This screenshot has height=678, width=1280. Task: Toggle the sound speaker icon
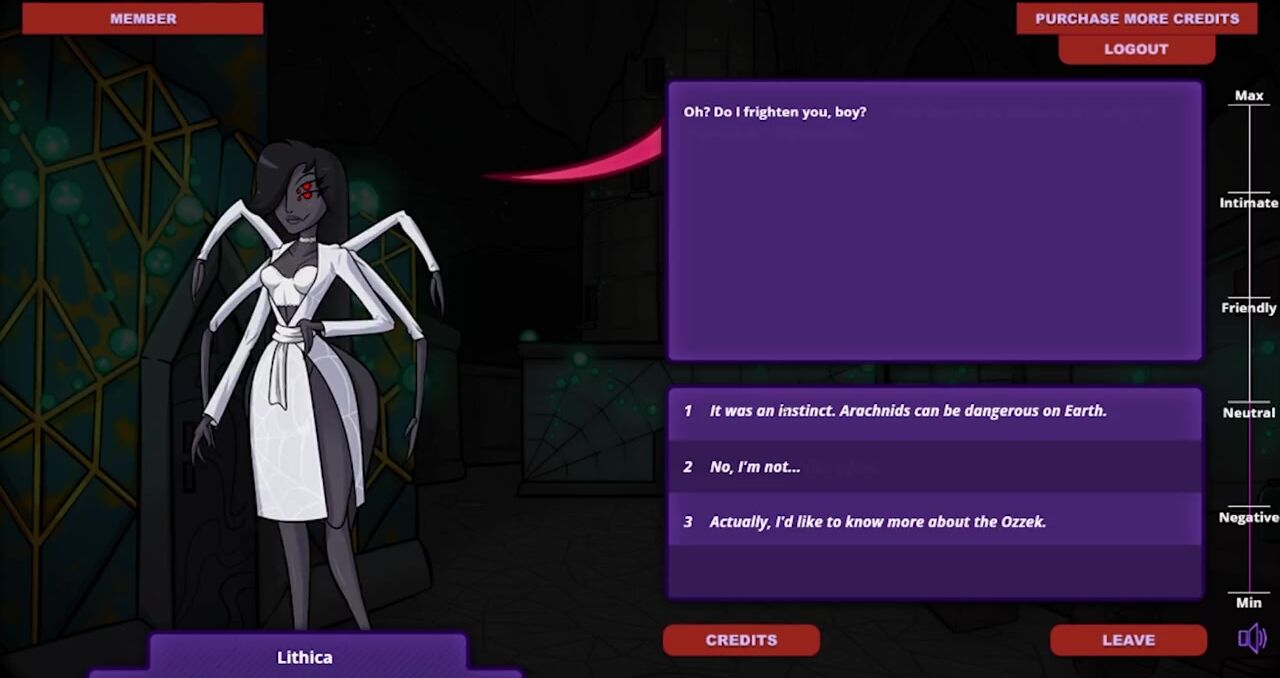click(1252, 638)
